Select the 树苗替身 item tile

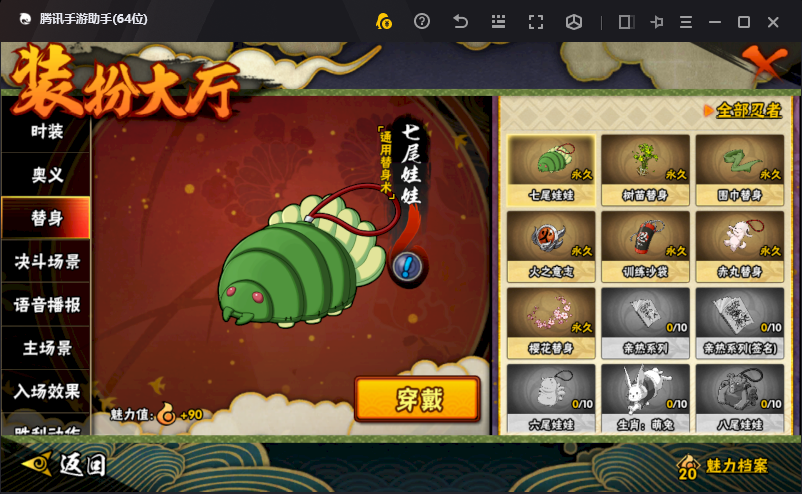tap(645, 169)
